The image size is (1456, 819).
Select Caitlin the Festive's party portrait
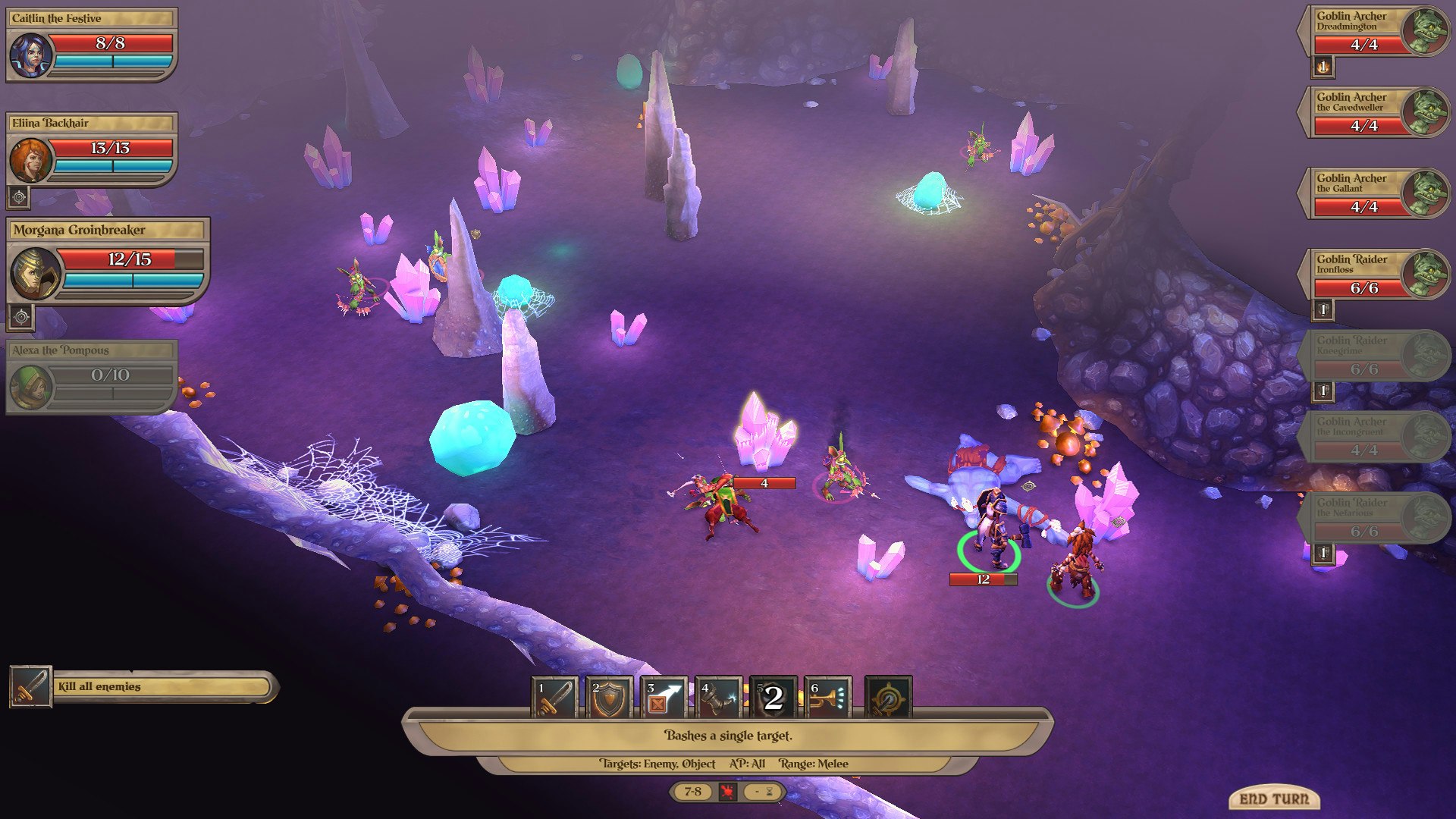31,55
